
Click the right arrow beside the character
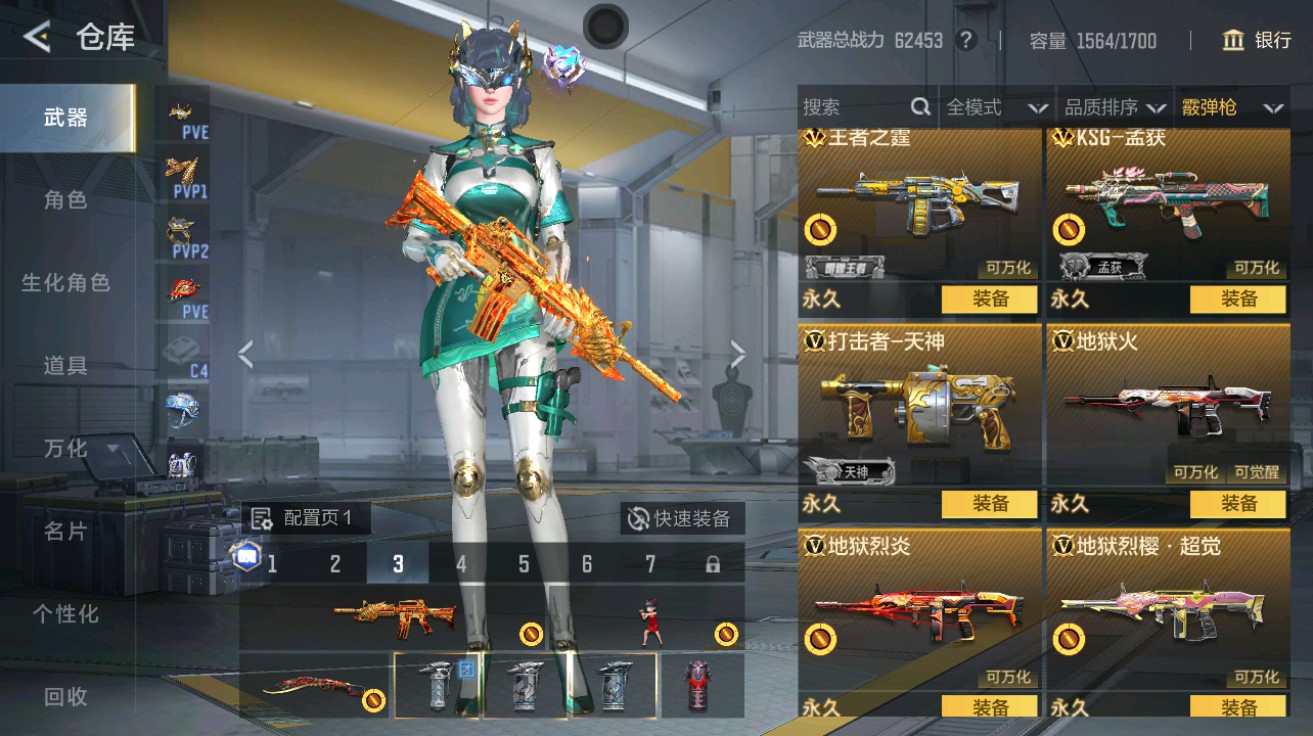[x=738, y=352]
